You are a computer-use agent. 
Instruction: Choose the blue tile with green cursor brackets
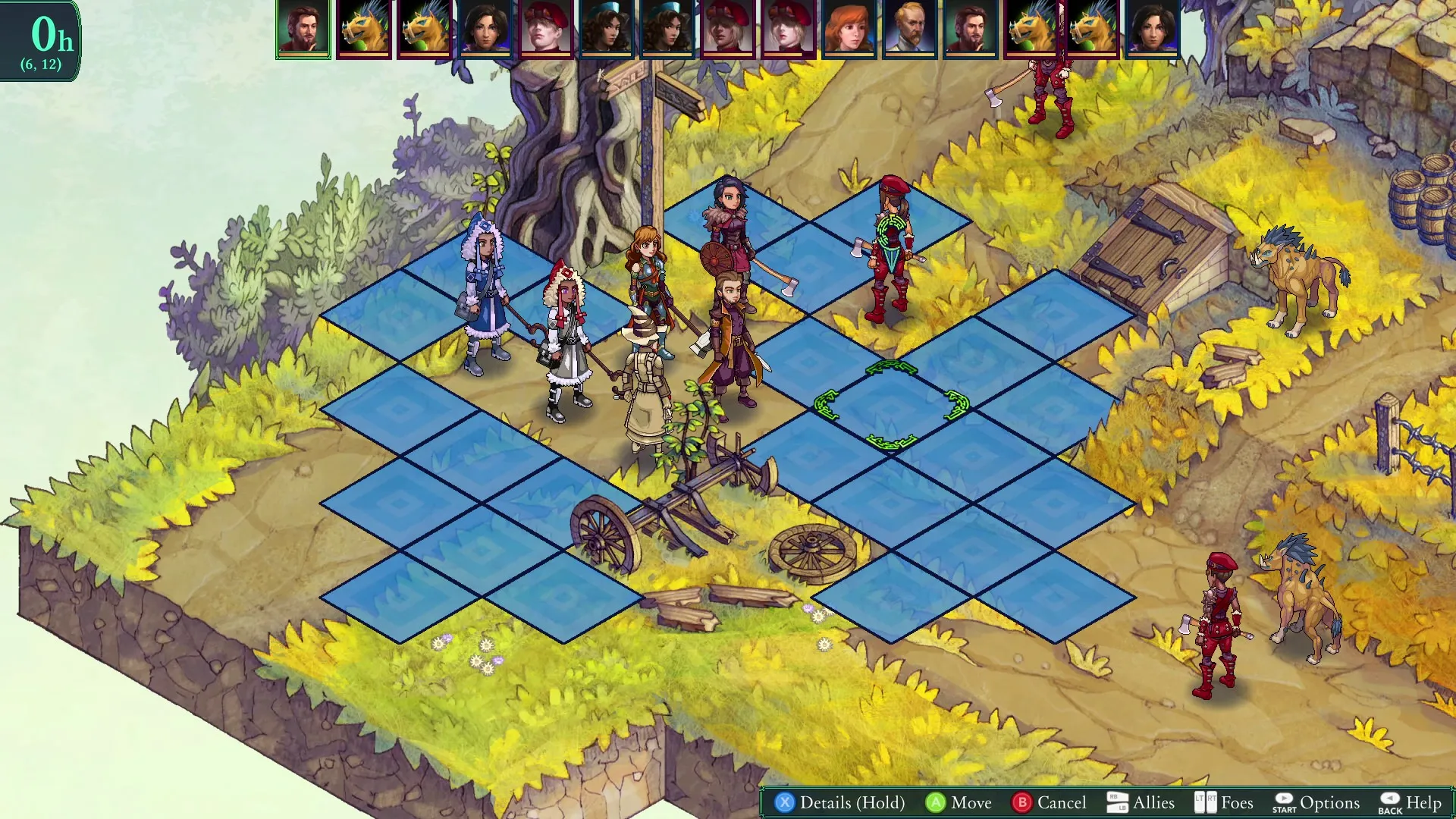point(891,407)
